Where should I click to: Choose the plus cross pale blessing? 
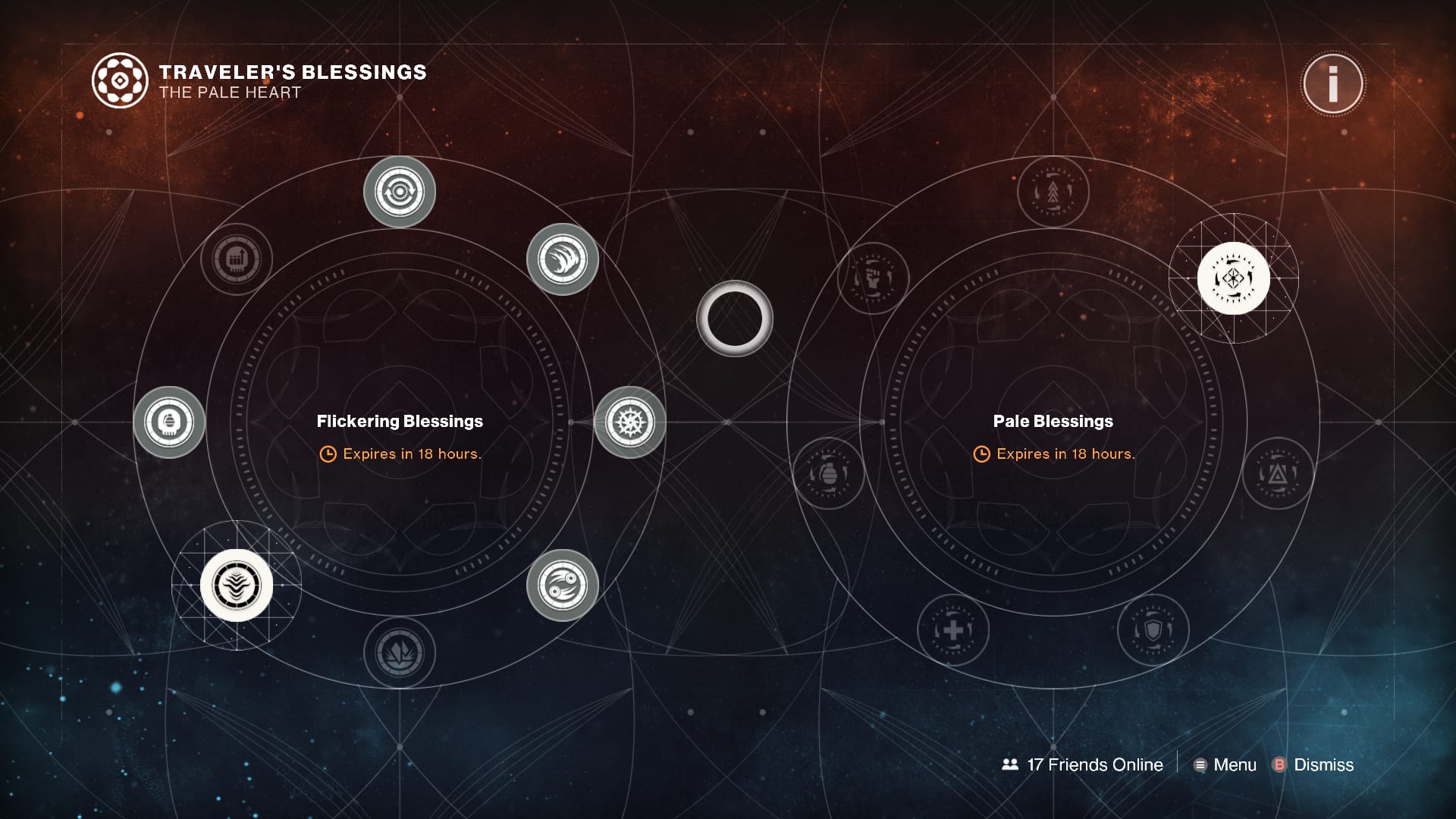coord(953,629)
